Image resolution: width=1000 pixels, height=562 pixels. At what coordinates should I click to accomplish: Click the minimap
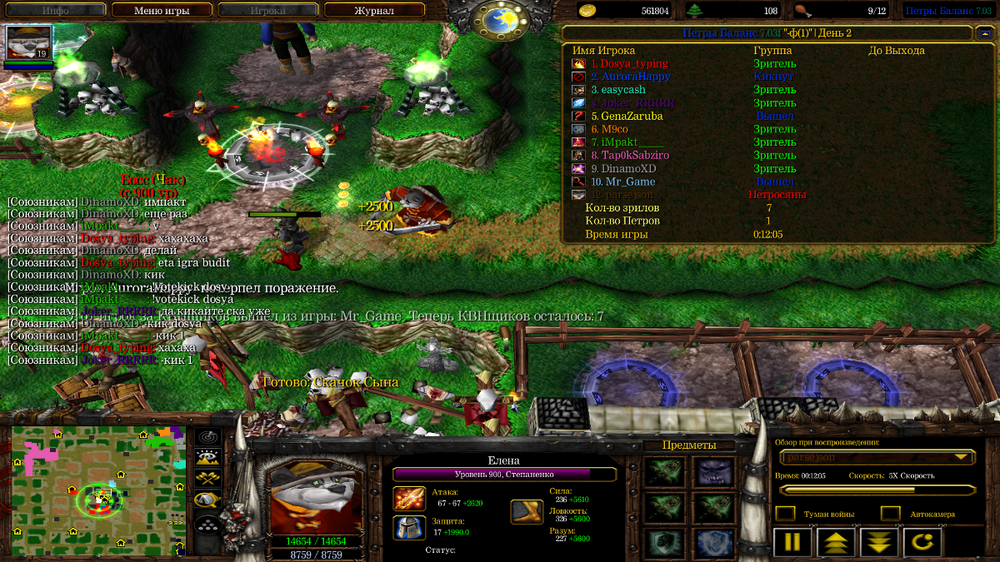pos(98,489)
